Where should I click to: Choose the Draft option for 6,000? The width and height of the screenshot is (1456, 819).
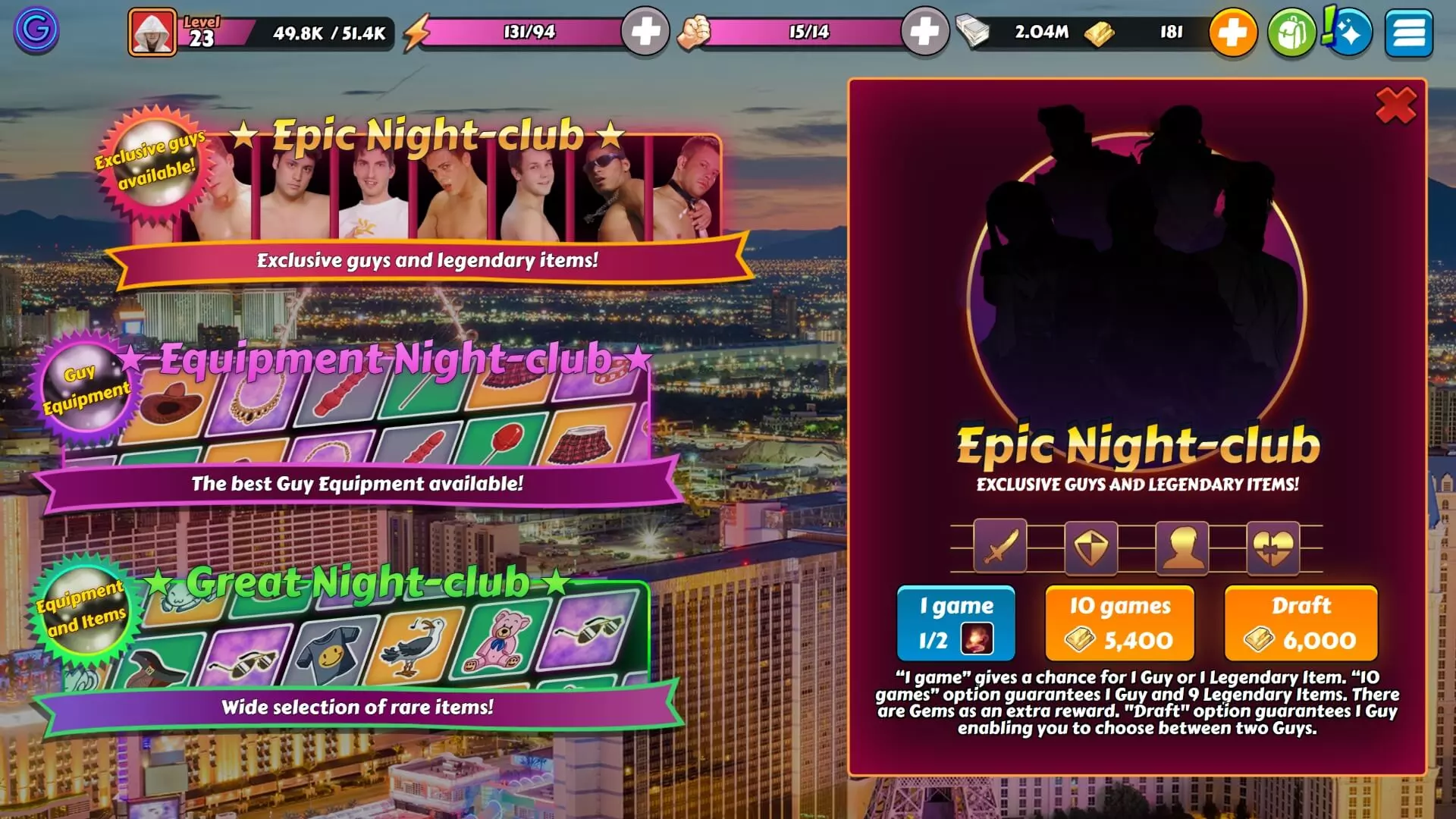click(1301, 623)
